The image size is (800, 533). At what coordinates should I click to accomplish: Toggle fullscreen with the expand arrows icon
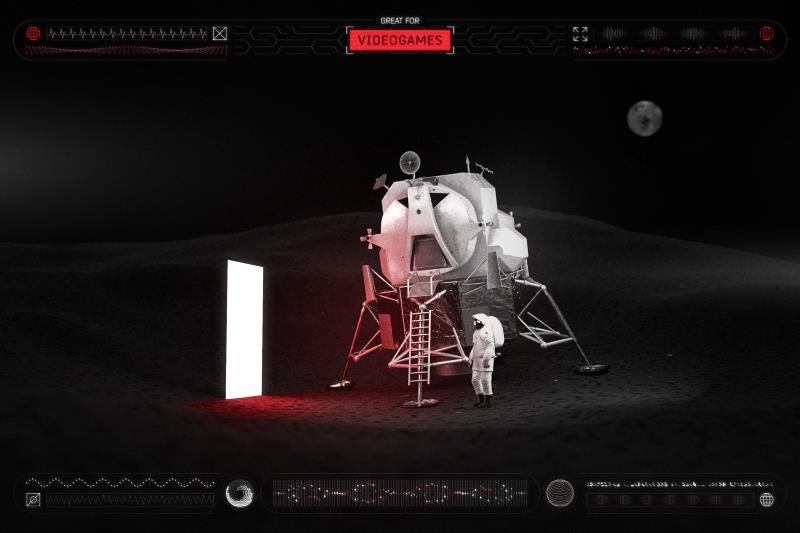point(580,33)
